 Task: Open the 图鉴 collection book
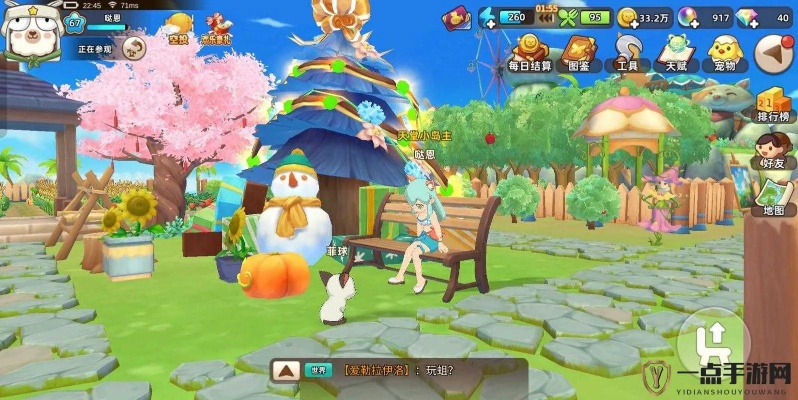click(x=578, y=54)
